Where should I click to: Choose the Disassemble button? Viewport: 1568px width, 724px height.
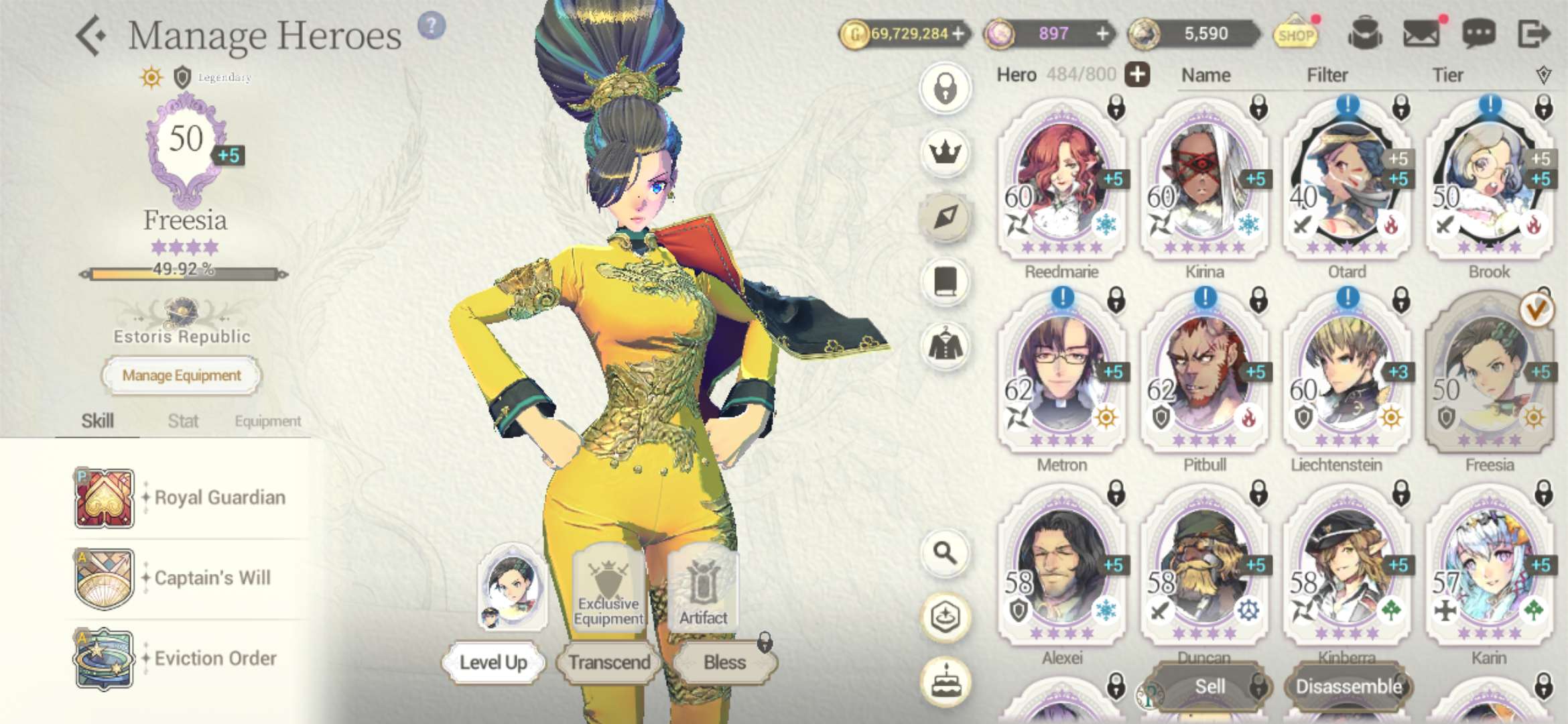click(x=1348, y=686)
